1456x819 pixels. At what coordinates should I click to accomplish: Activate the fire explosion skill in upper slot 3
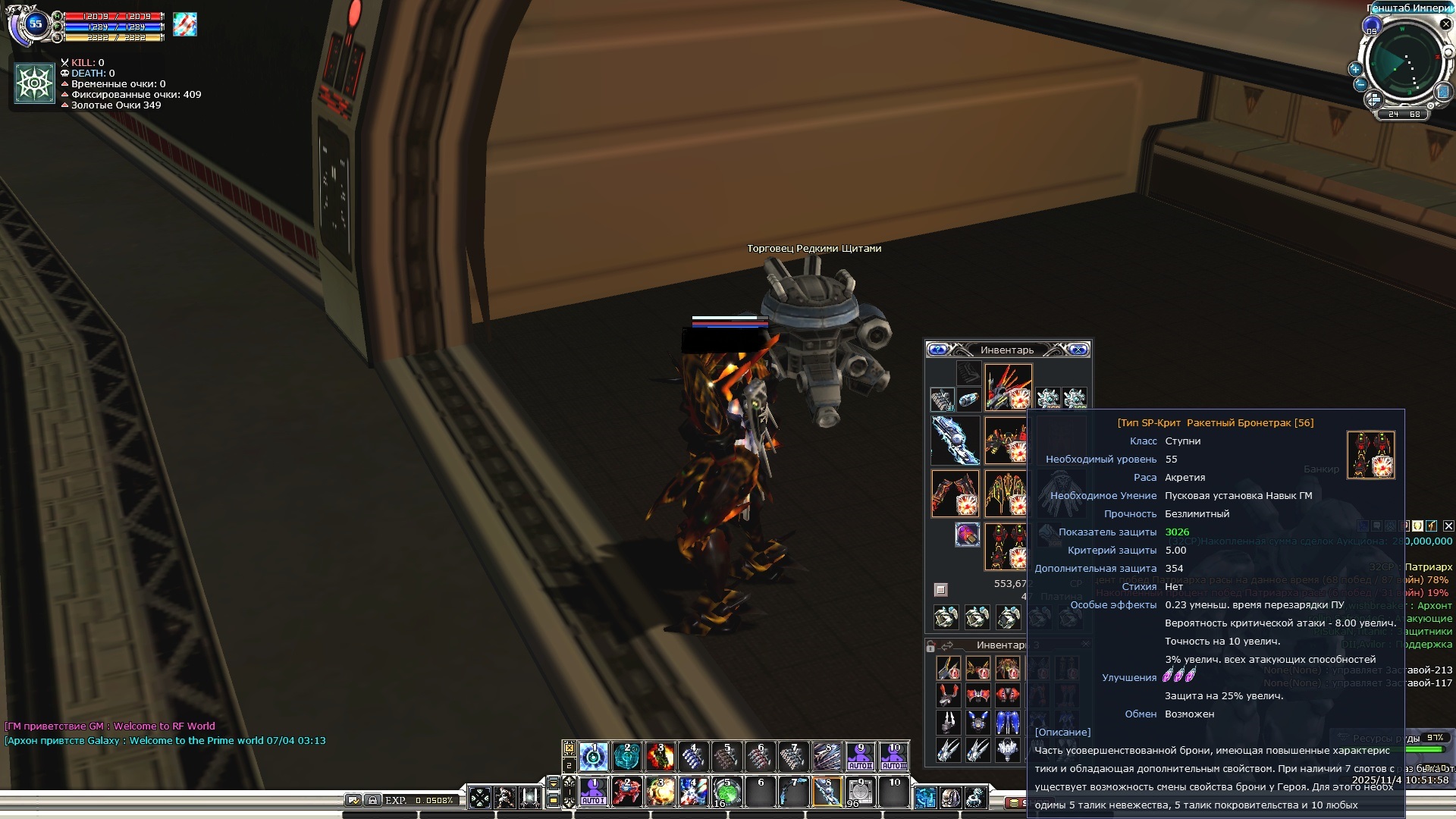point(661,756)
